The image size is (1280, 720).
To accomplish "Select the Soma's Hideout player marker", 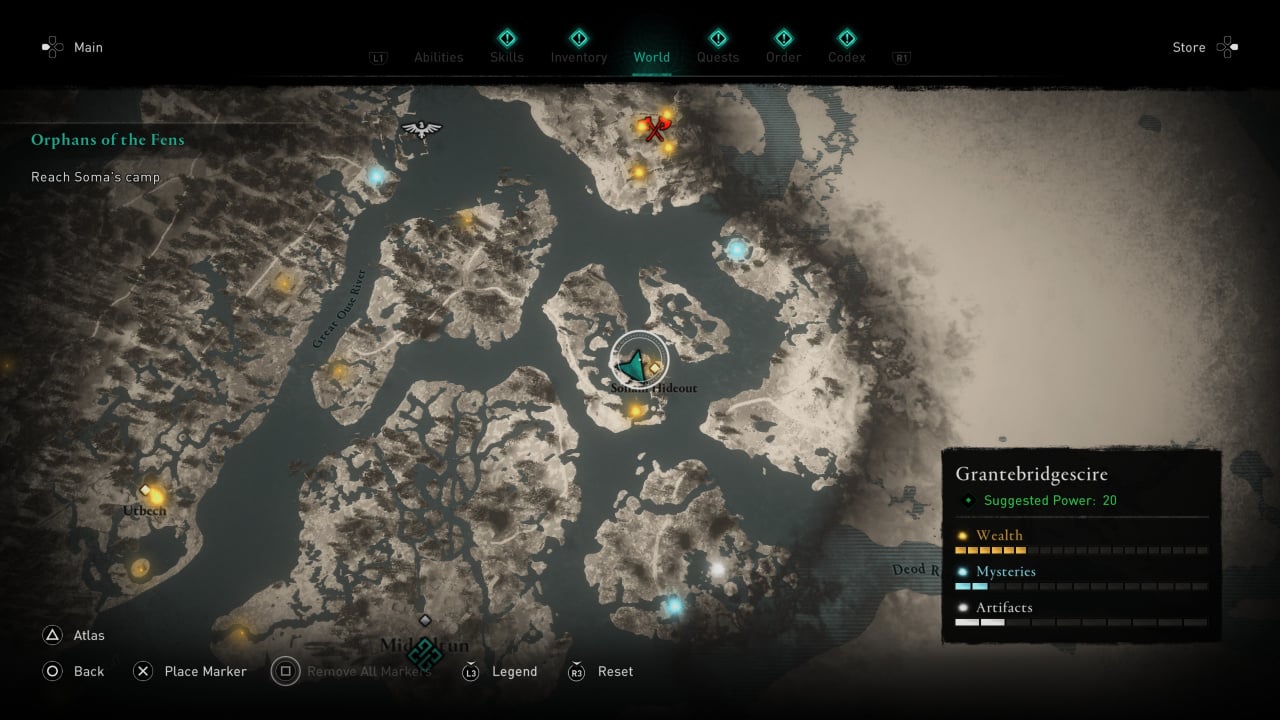I will (x=632, y=364).
